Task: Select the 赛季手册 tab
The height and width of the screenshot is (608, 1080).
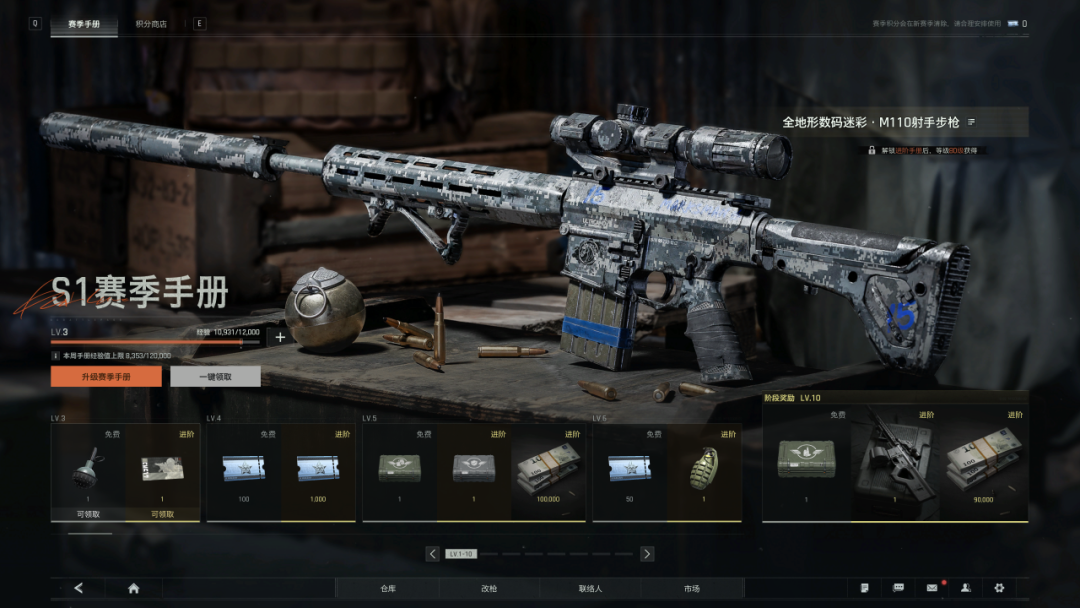Action: [84, 23]
